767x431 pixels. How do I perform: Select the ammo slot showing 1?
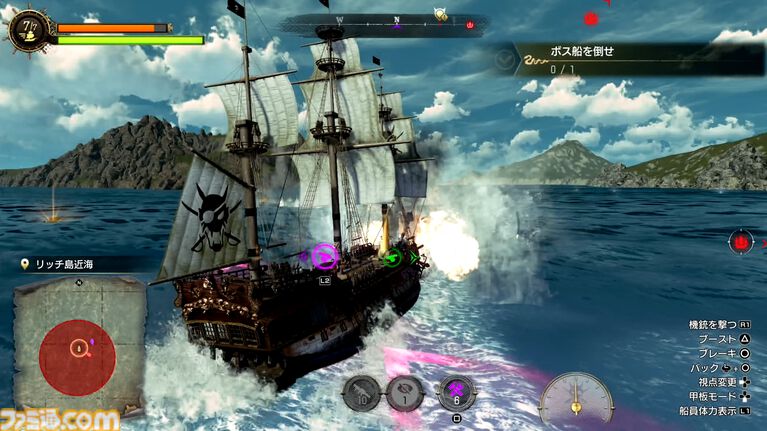click(405, 393)
